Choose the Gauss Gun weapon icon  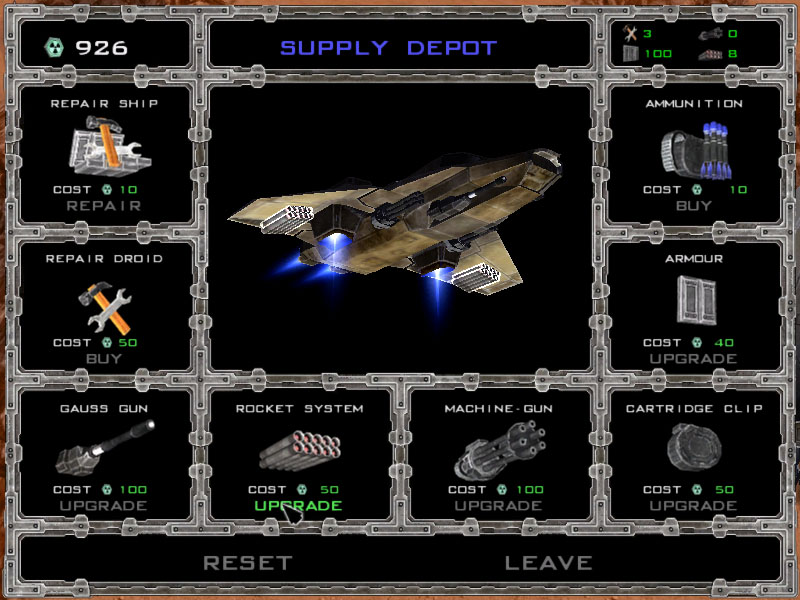104,448
